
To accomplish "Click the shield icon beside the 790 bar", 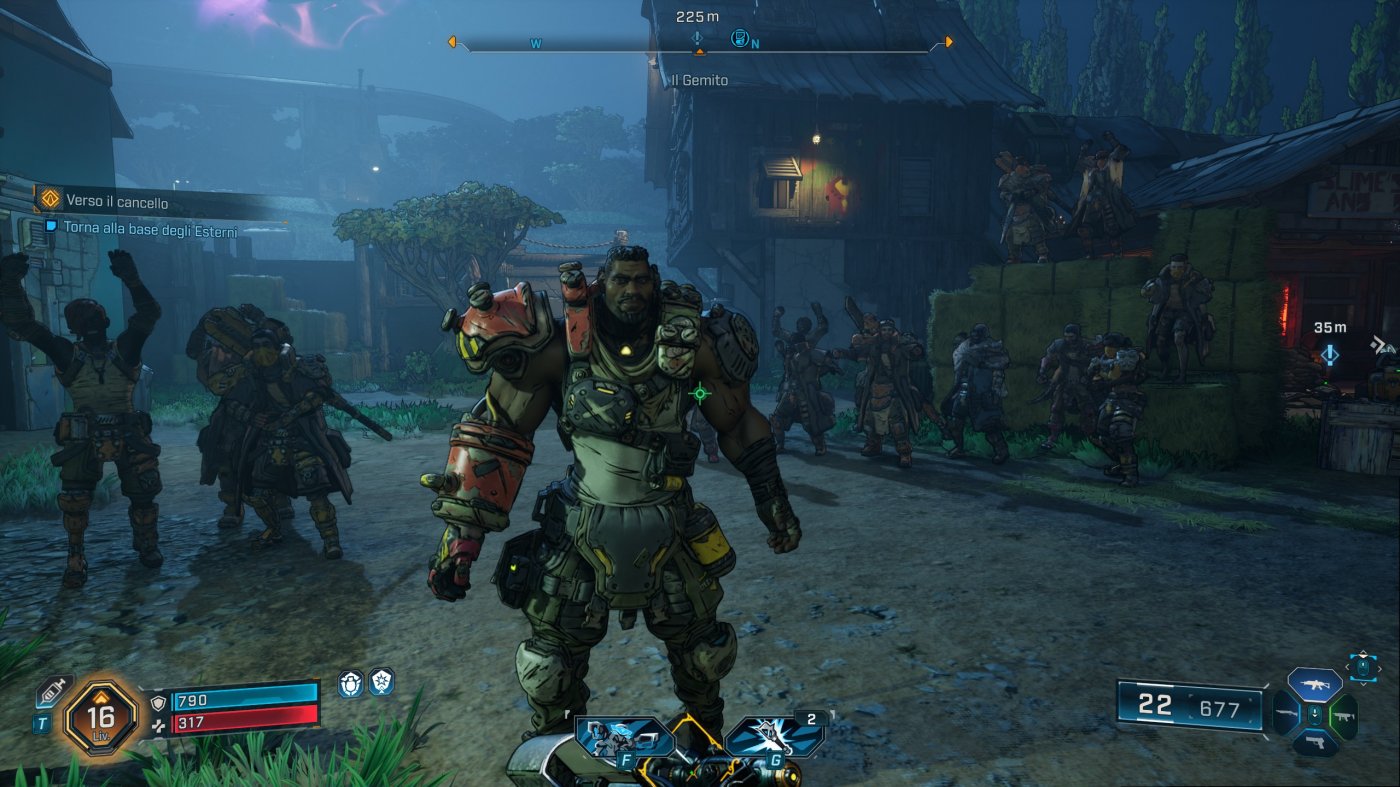I will click(159, 701).
